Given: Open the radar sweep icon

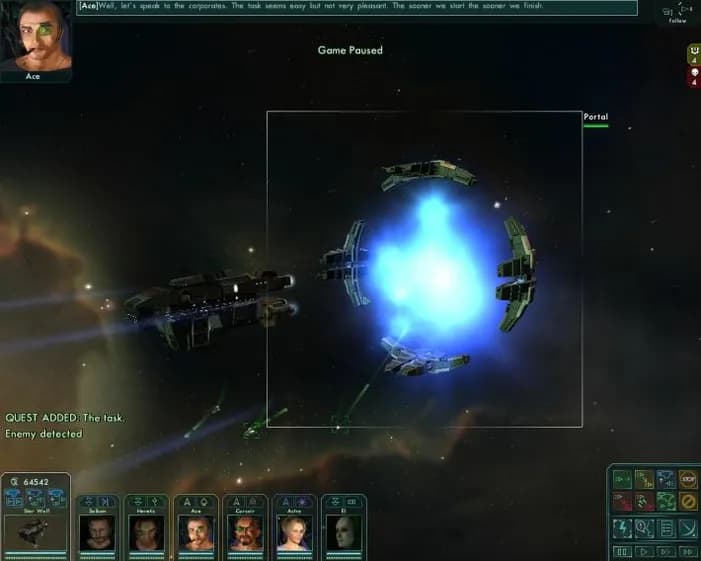Looking at the screenshot, I should coord(688,527).
